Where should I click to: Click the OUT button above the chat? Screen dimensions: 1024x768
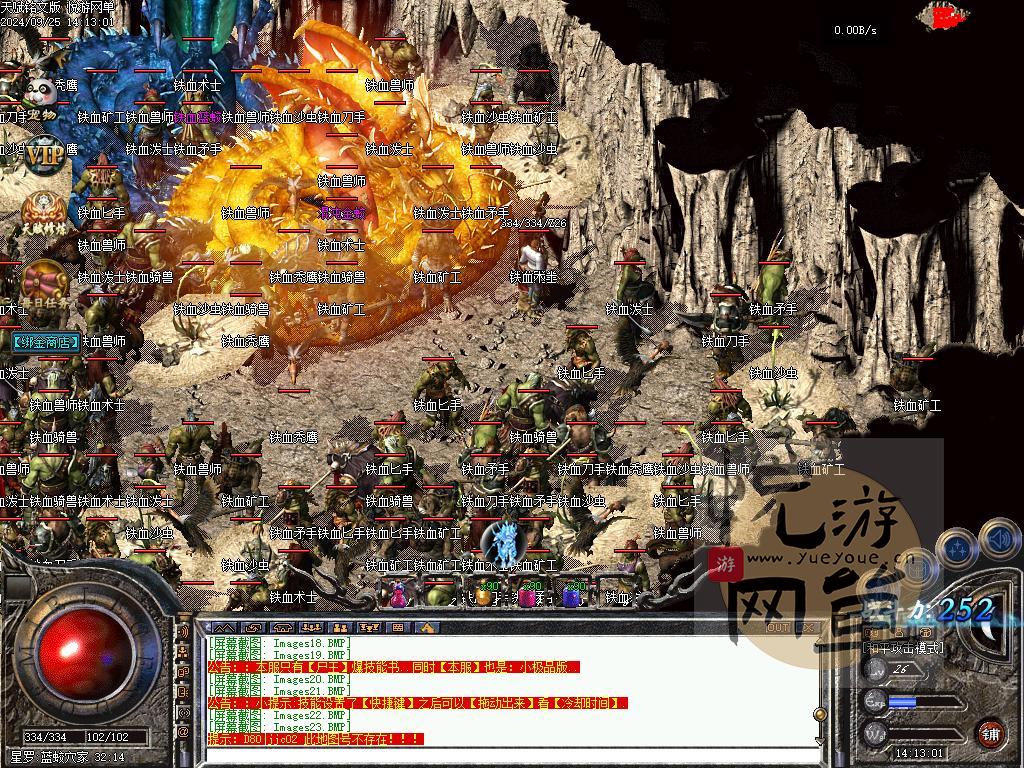tap(778, 627)
